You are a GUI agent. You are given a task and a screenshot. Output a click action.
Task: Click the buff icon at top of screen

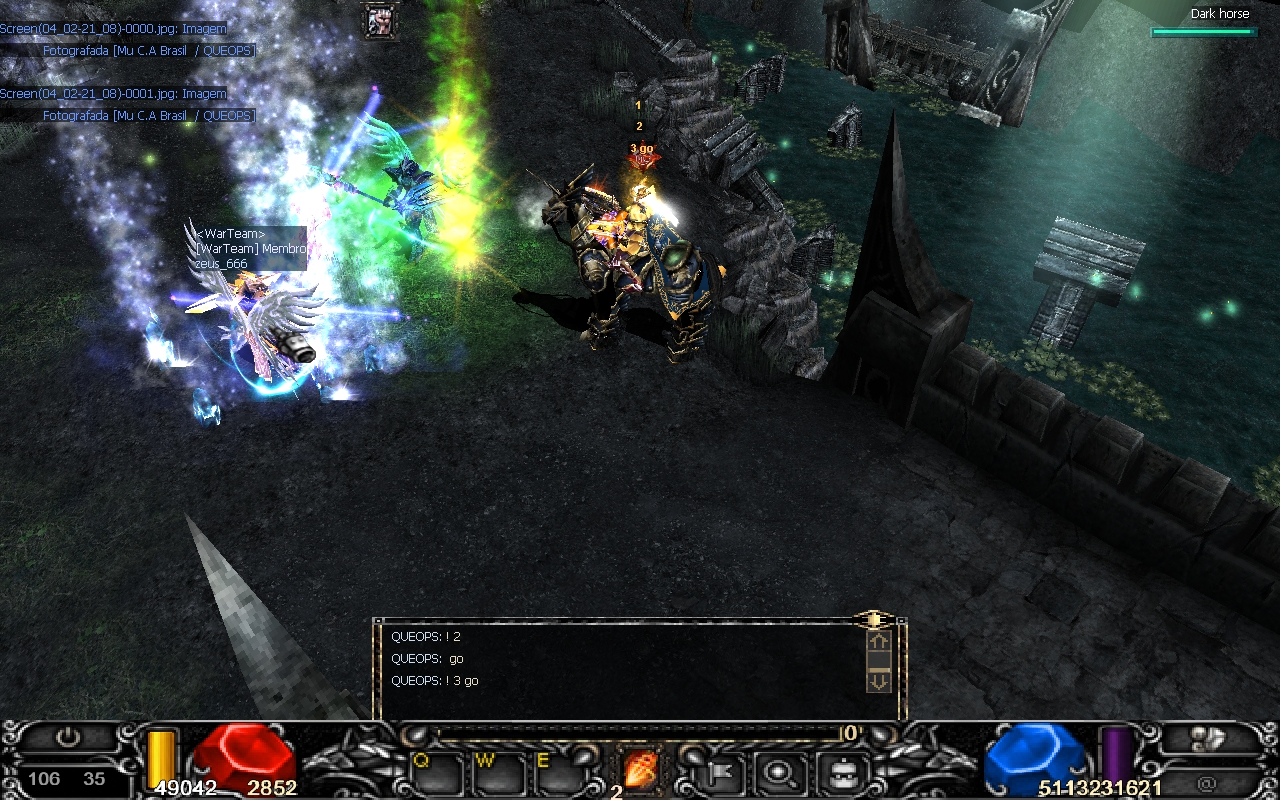coord(379,20)
